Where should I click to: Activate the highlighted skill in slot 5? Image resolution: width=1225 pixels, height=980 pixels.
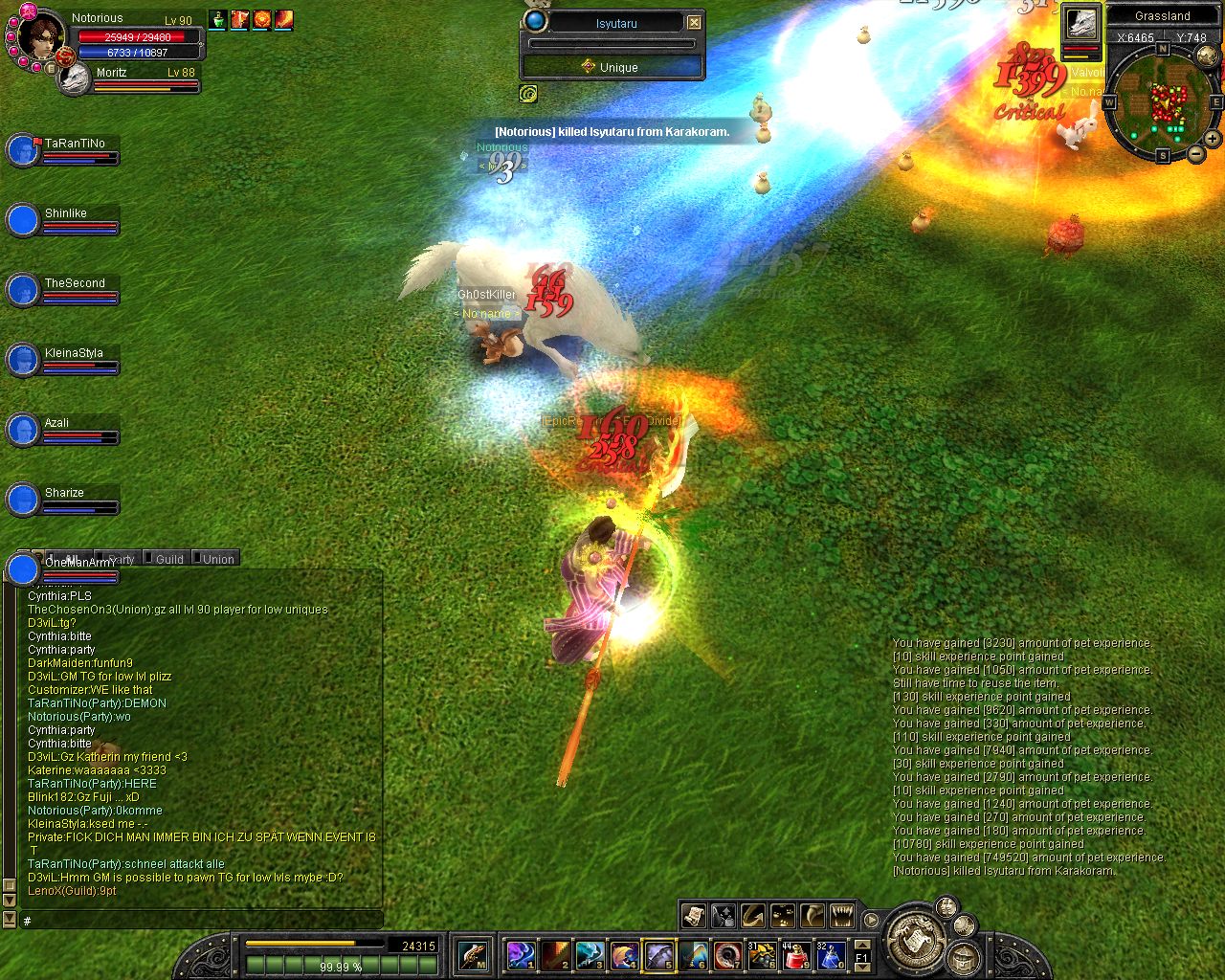(657, 955)
